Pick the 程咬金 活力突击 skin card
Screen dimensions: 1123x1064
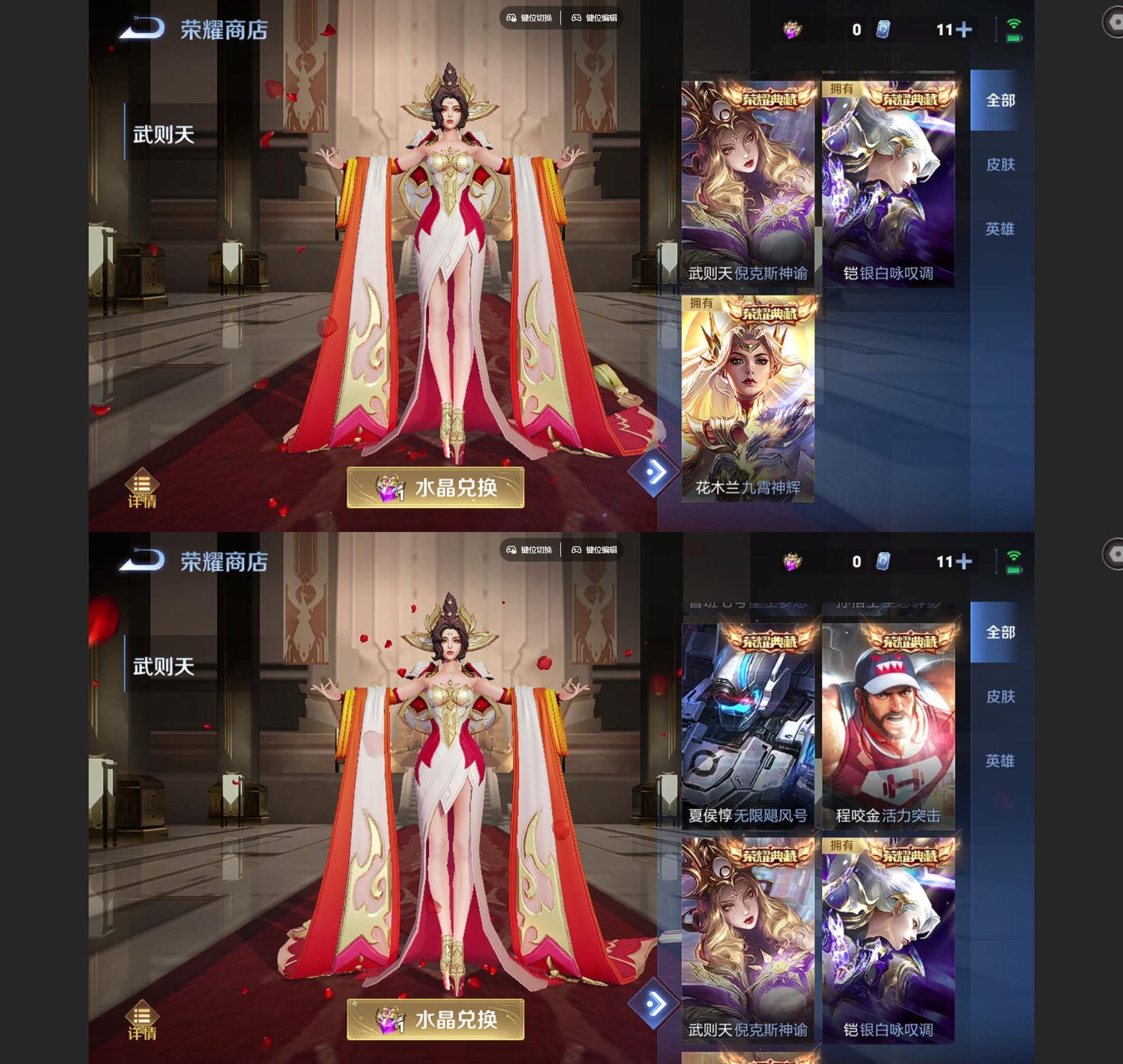pos(888,726)
